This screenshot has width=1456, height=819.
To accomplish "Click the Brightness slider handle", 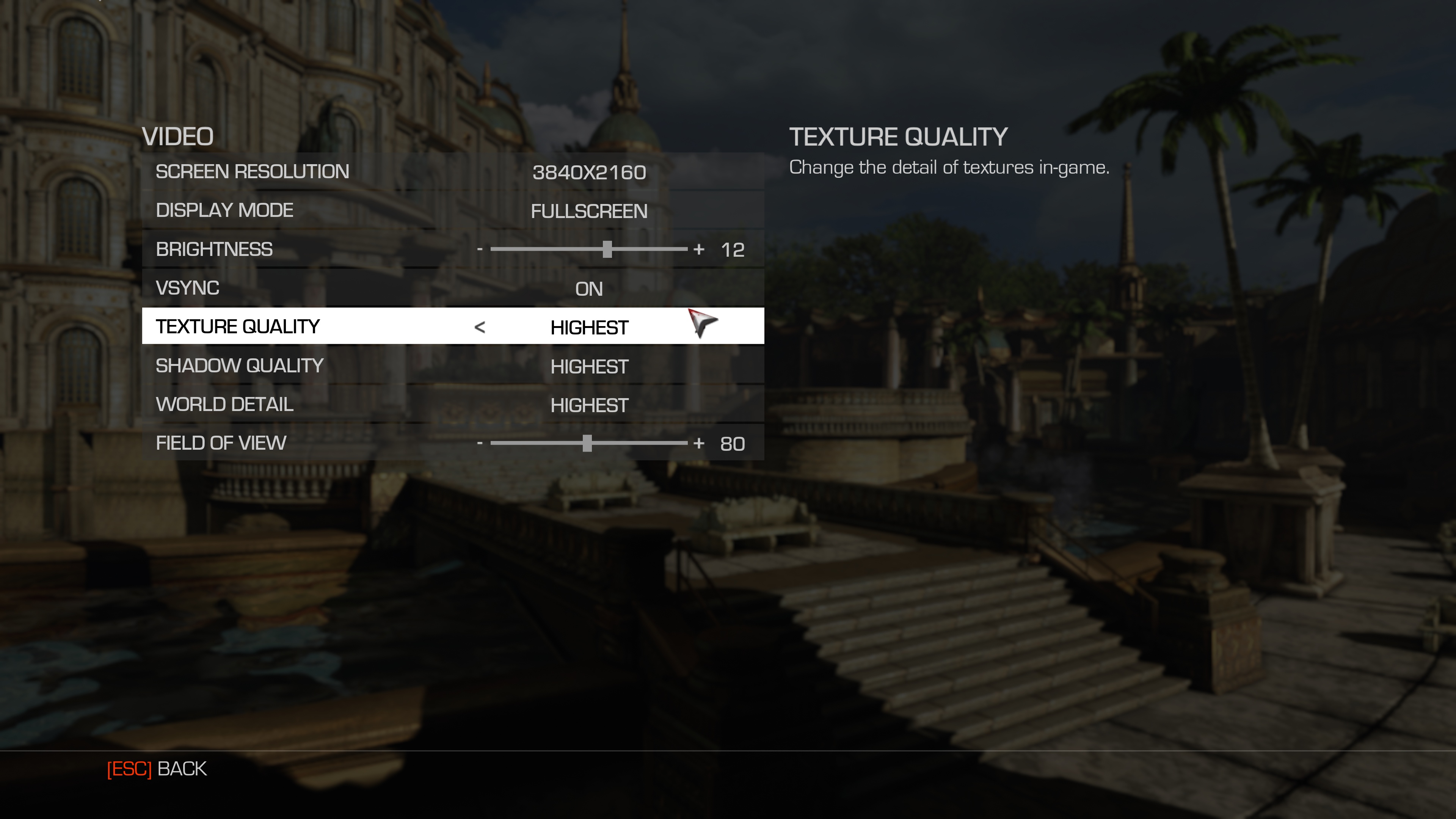I will (x=607, y=249).
